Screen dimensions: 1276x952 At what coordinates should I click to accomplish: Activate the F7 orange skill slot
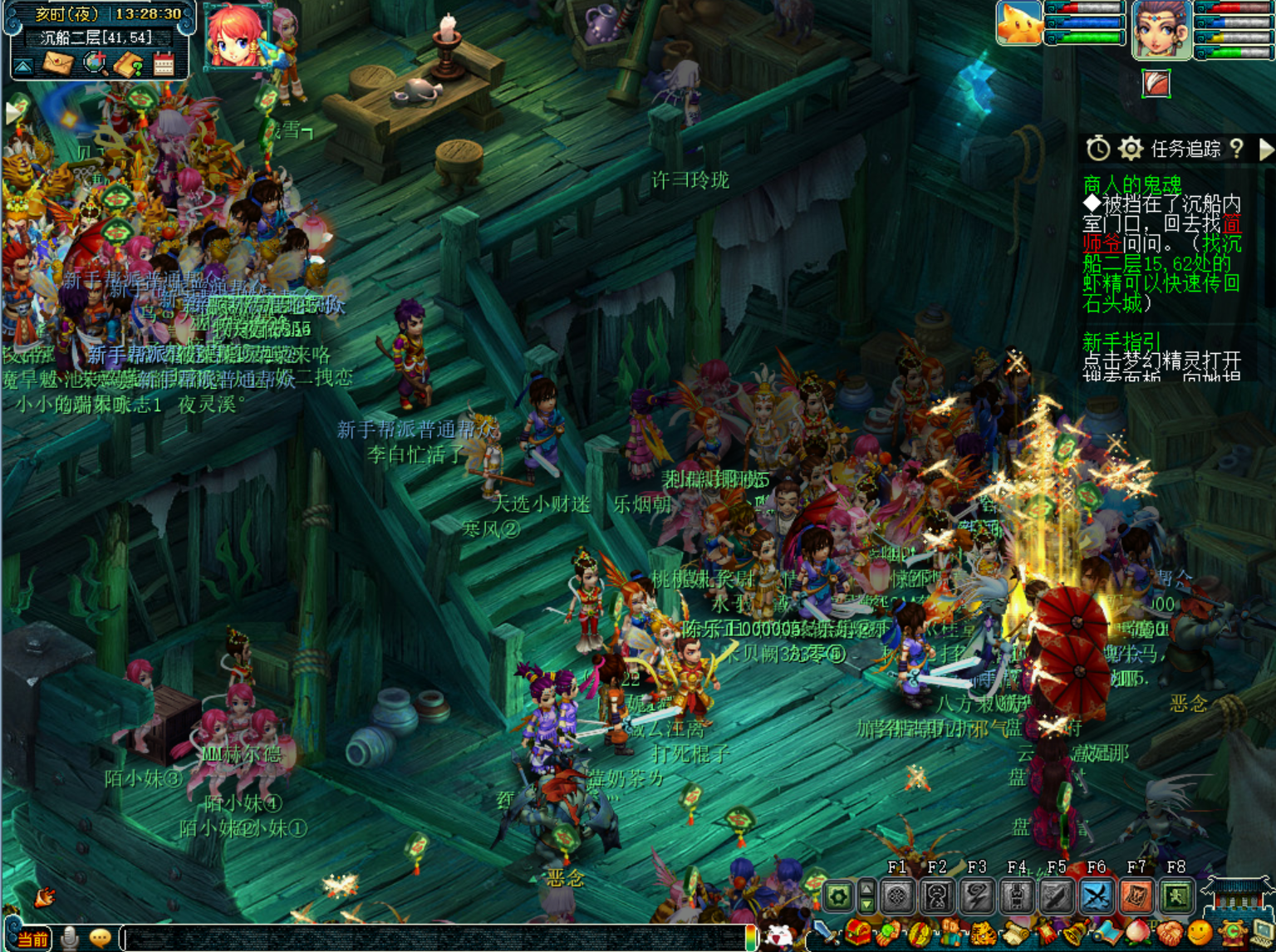click(x=1136, y=896)
